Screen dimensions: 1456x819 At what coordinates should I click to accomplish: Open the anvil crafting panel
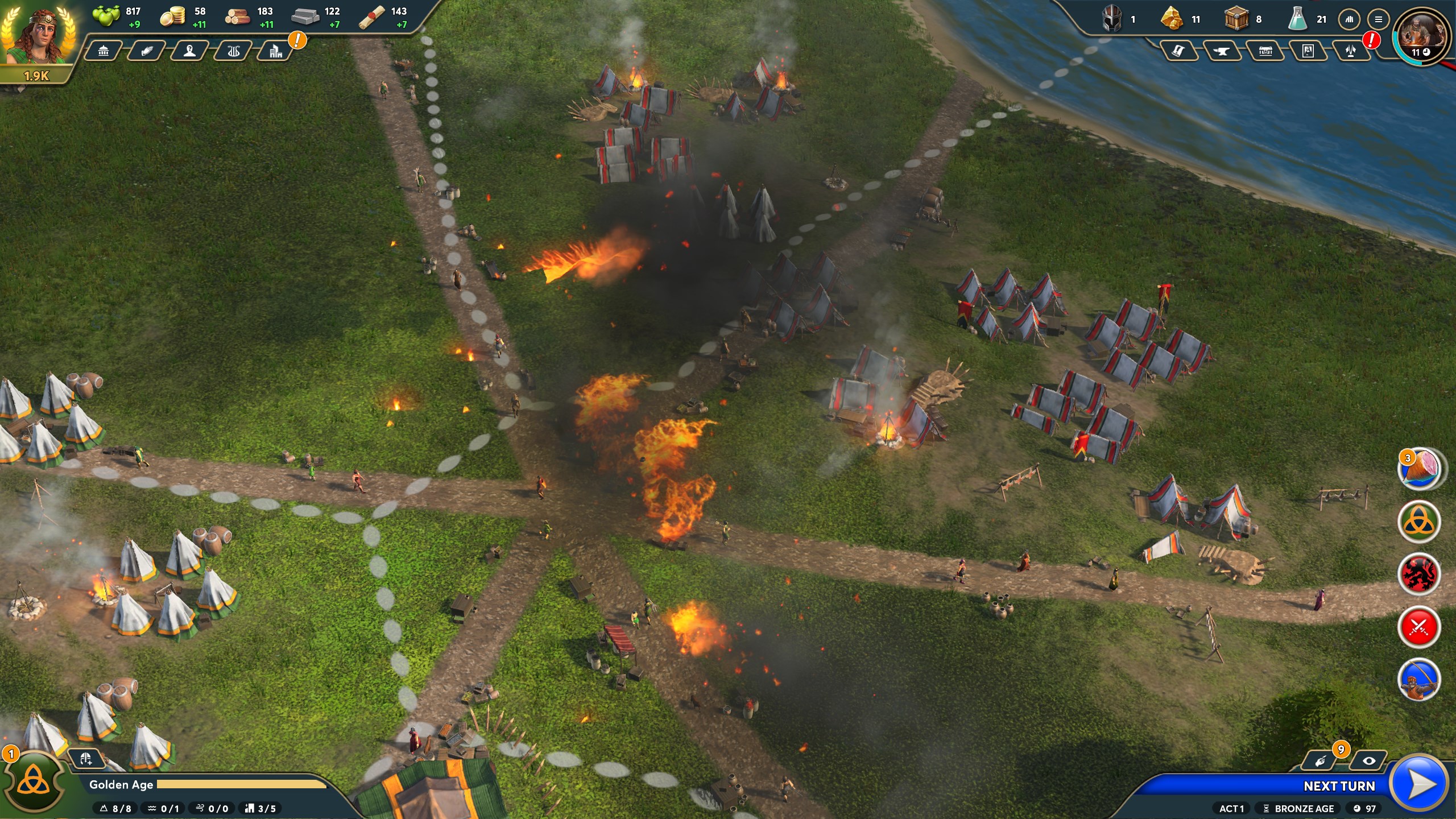point(1221,52)
